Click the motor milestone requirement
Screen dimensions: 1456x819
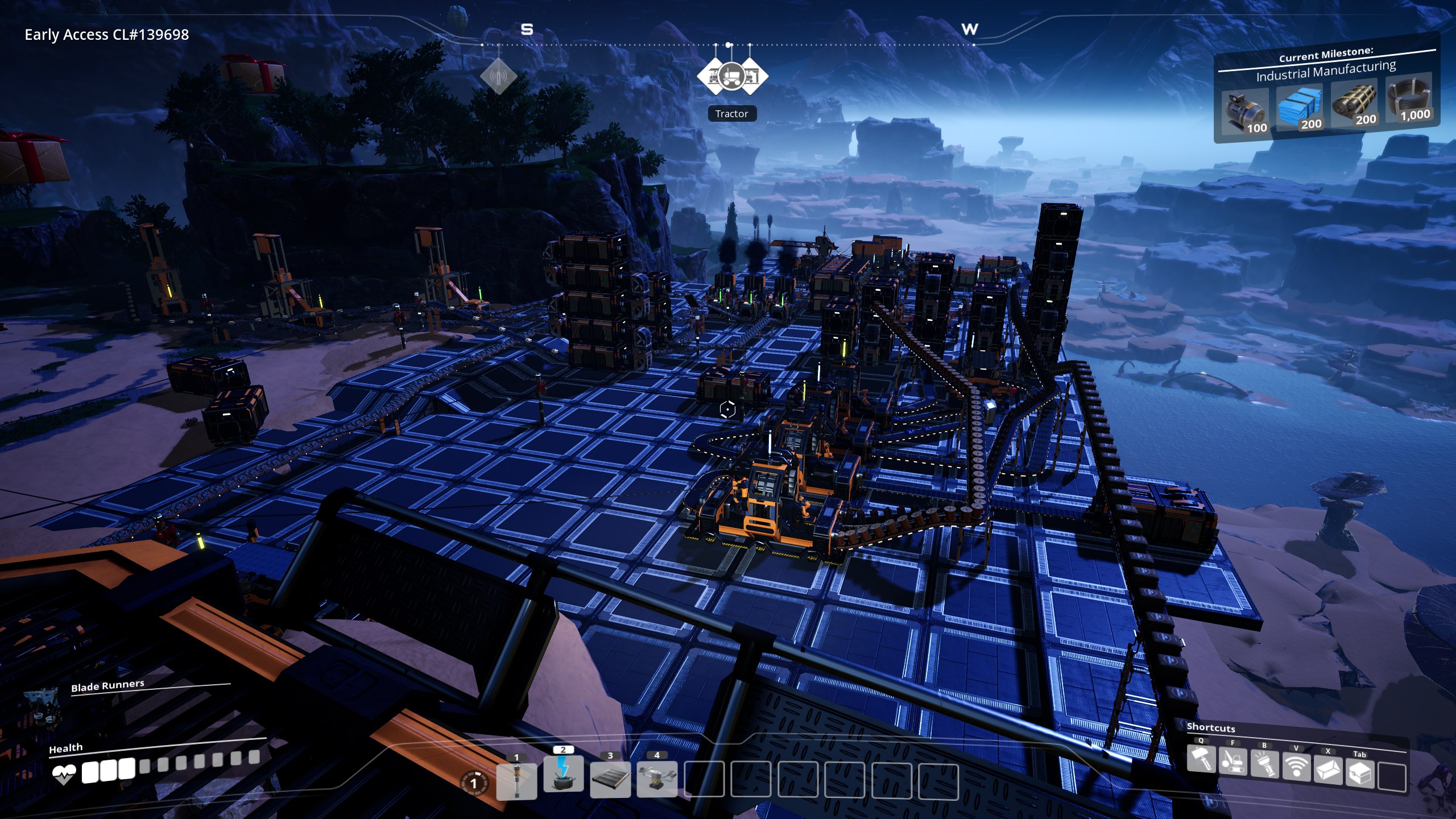(1245, 111)
